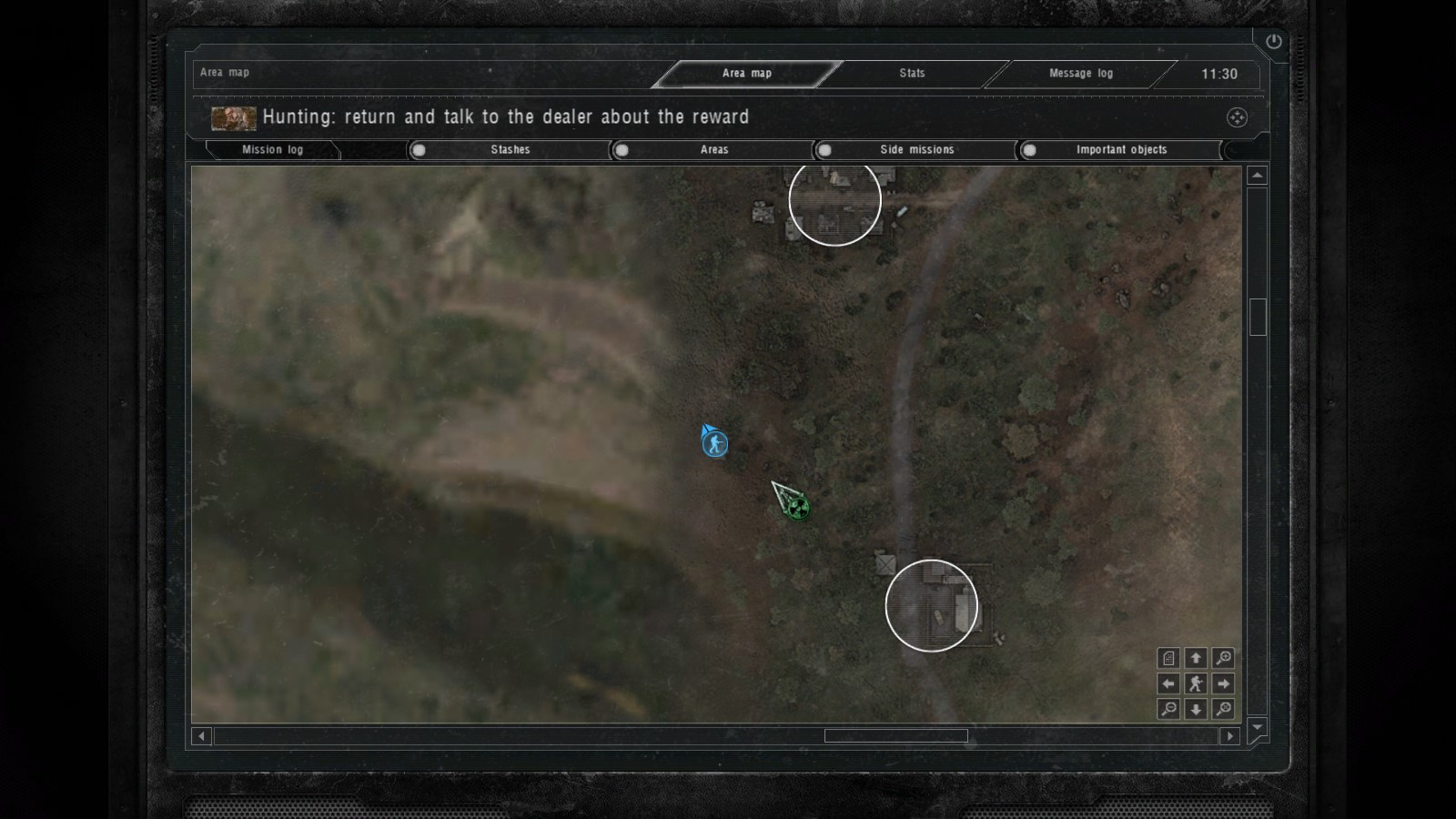The height and width of the screenshot is (819, 1456).
Task: Toggle the Important objects filter
Action: click(x=1029, y=150)
